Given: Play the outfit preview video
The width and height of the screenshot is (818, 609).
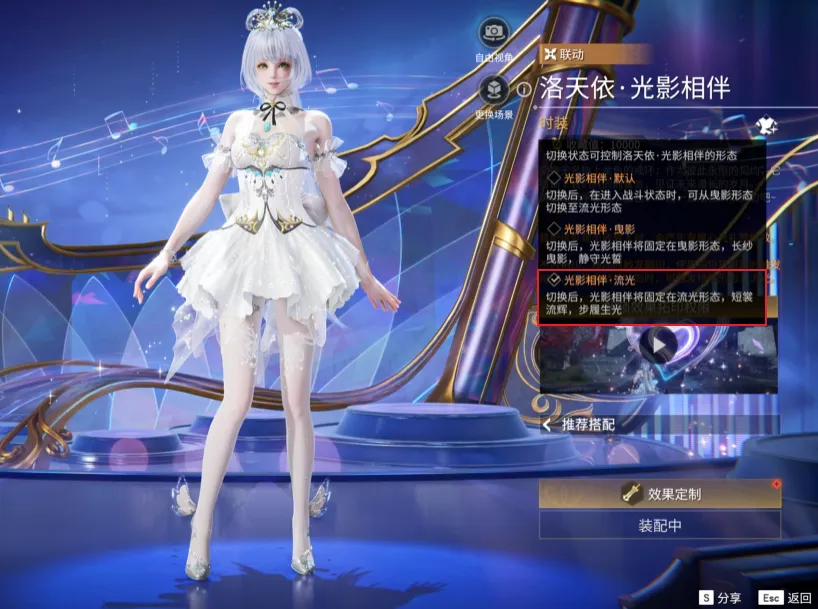Looking at the screenshot, I should [658, 346].
